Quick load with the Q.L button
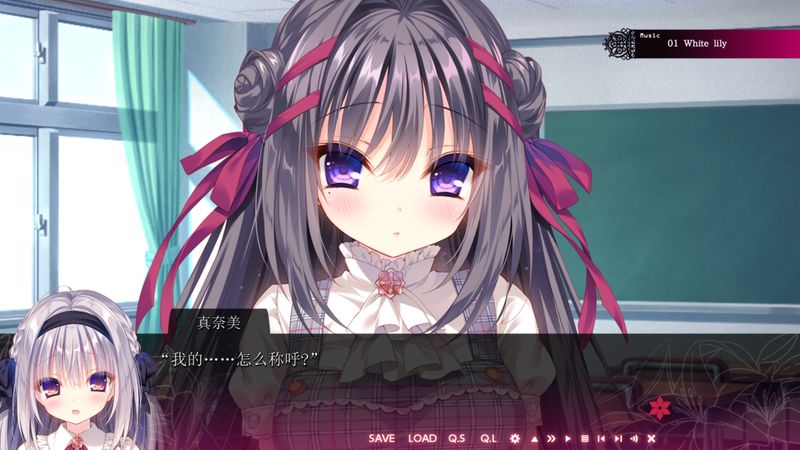 [488, 438]
